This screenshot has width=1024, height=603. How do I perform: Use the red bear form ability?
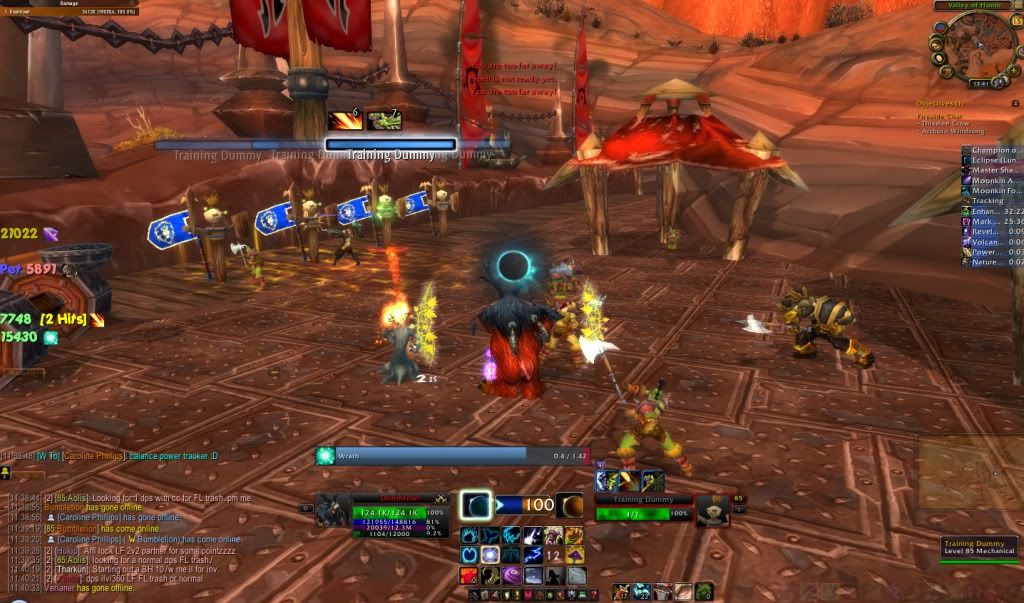click(x=468, y=576)
